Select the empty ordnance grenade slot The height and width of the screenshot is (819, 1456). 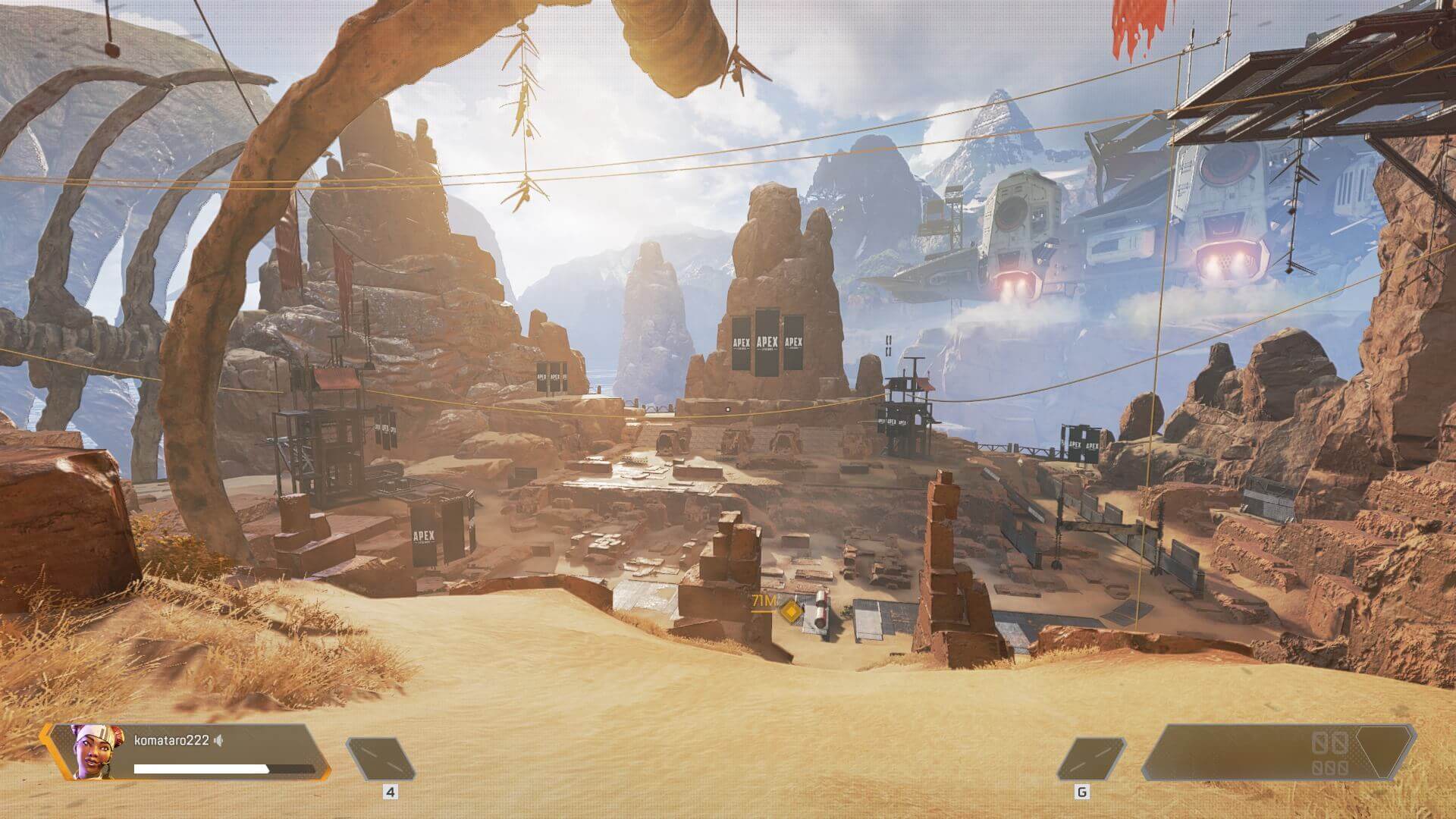(1090, 759)
